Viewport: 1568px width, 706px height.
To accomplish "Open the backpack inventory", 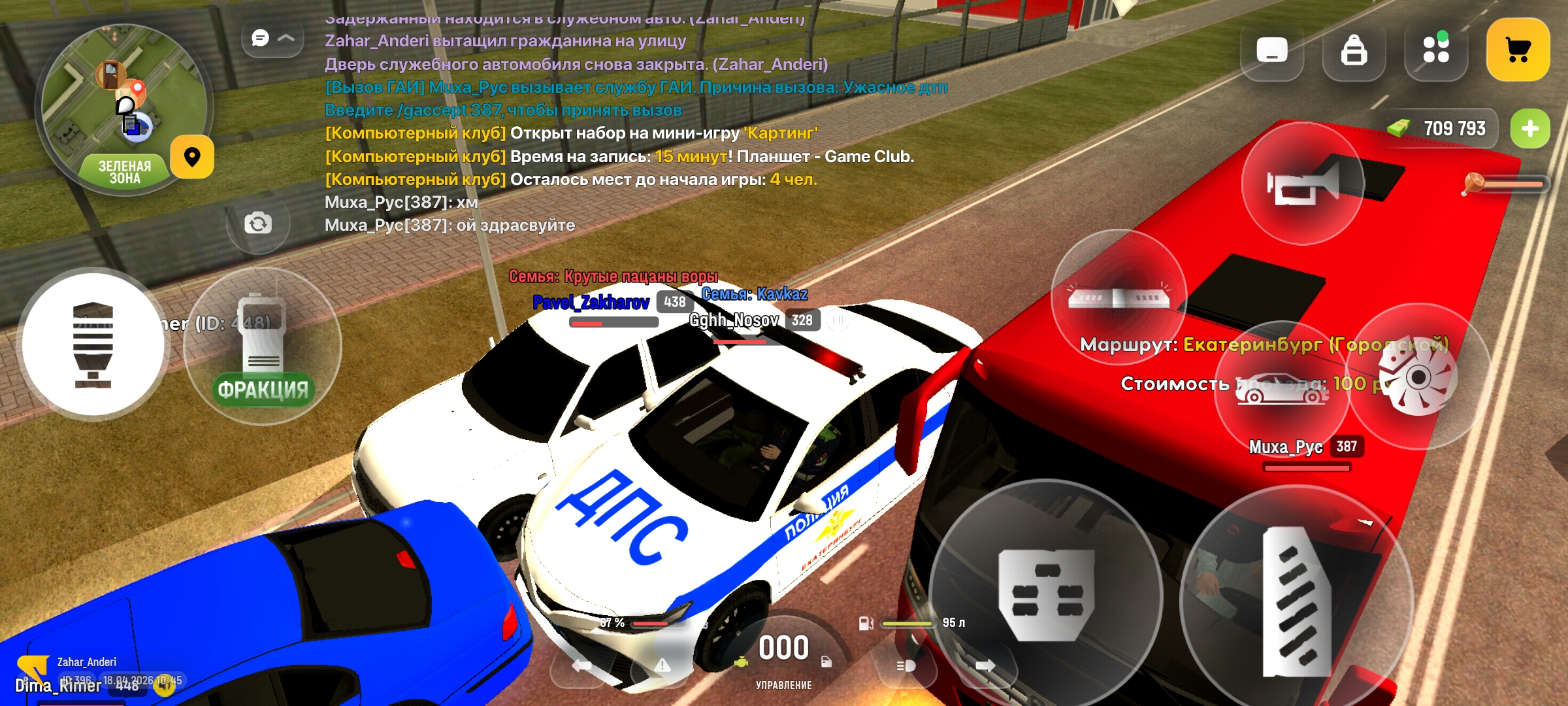I will click(1354, 50).
